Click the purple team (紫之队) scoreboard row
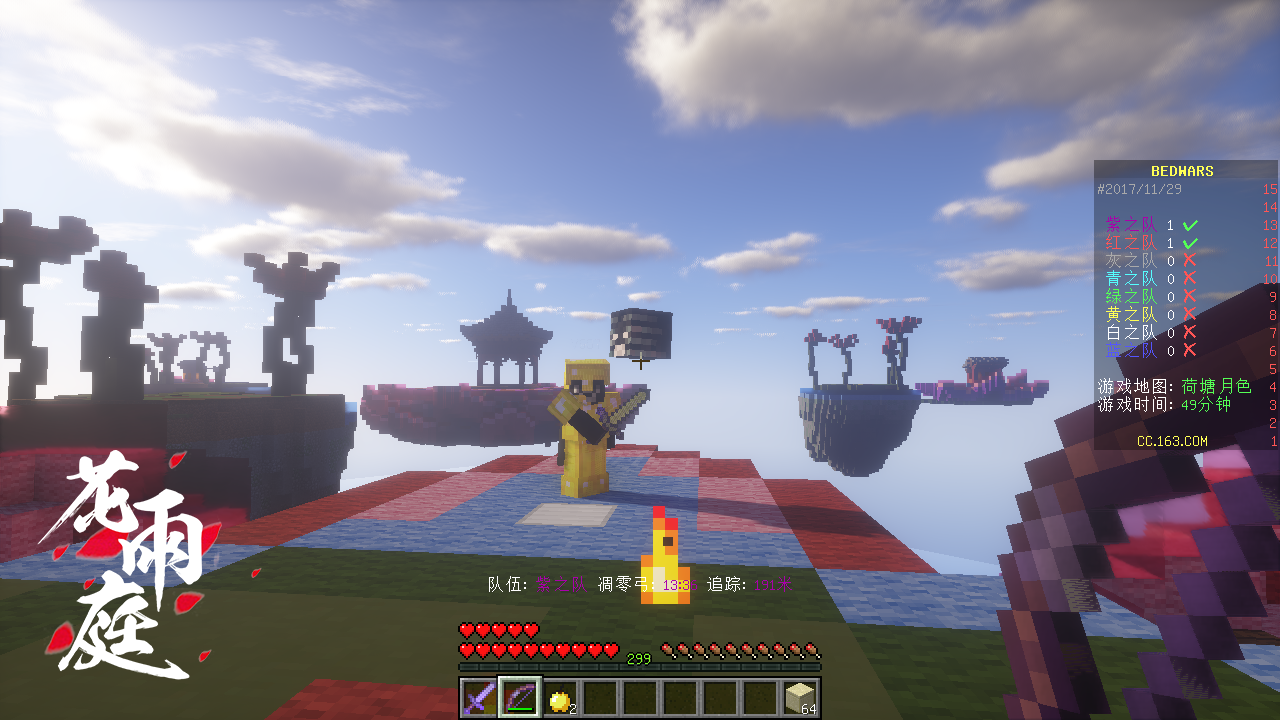Screen dimensions: 1280x720 click(1150, 226)
